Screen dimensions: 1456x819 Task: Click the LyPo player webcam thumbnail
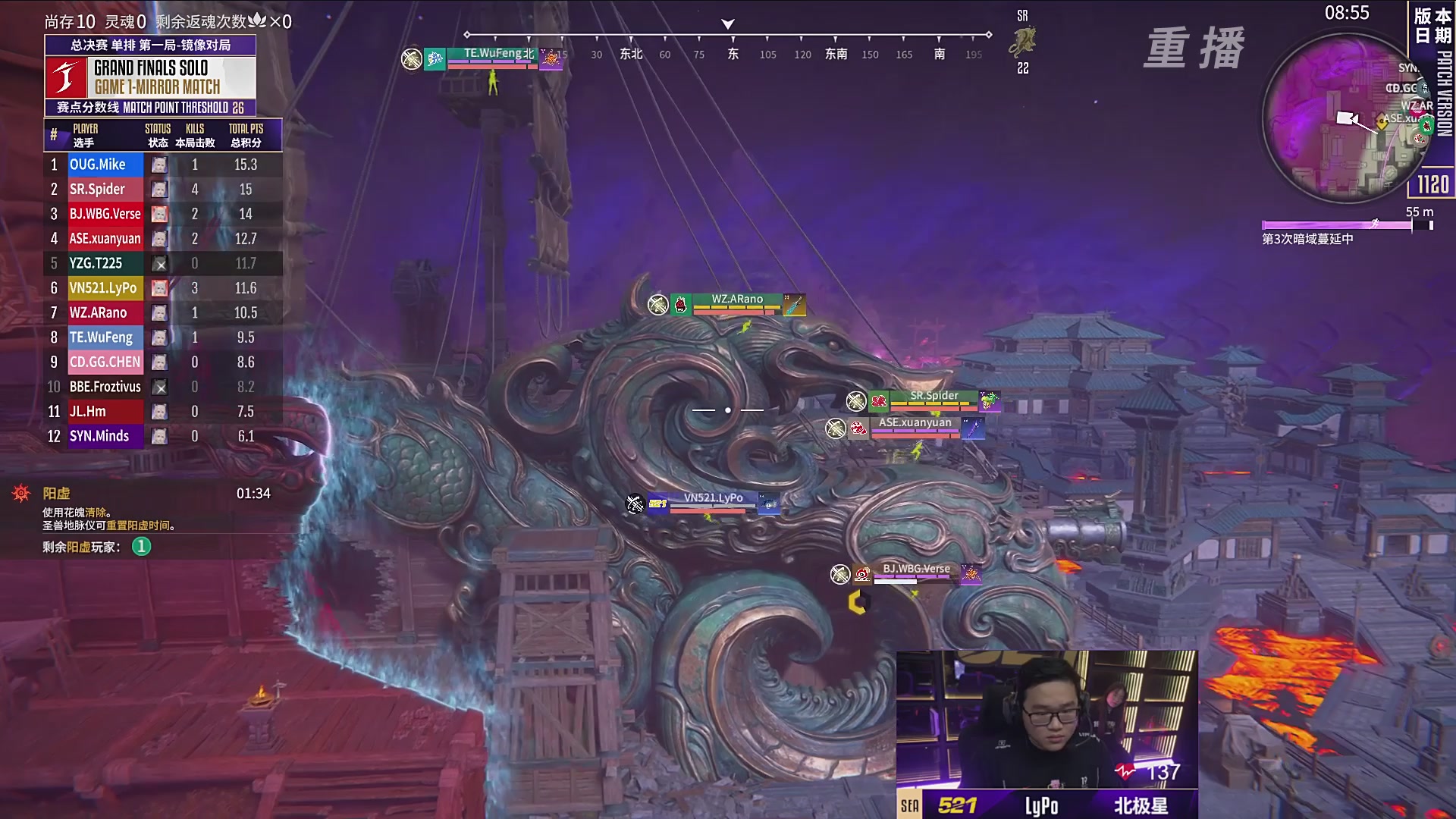1046,719
